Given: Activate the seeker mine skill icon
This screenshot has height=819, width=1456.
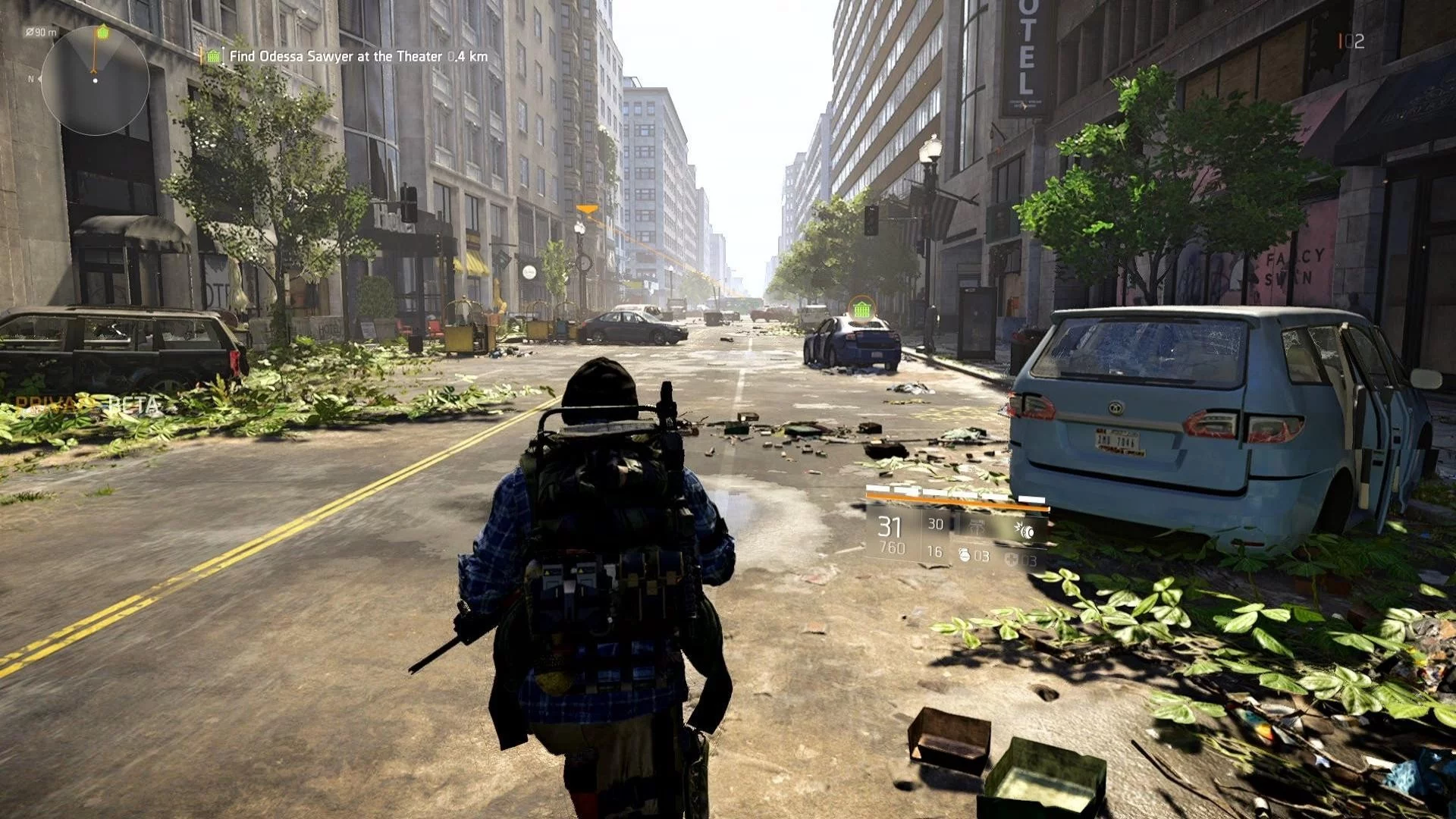Looking at the screenshot, I should pyautogui.click(x=1025, y=530).
